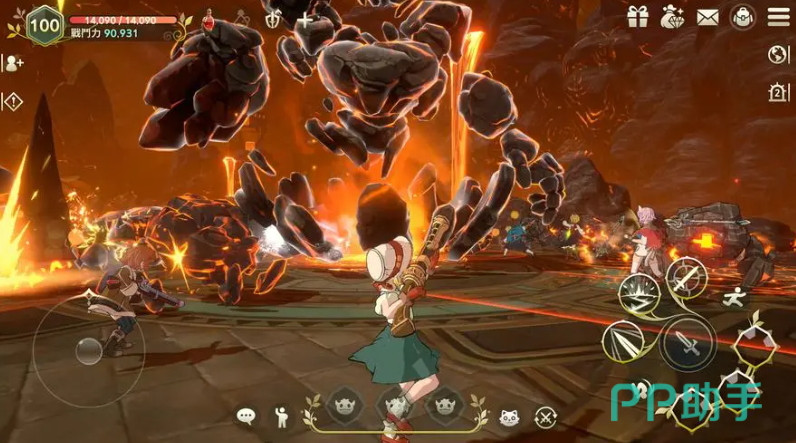Open the chat speech bubble
This screenshot has width=796, height=443.
click(x=246, y=415)
